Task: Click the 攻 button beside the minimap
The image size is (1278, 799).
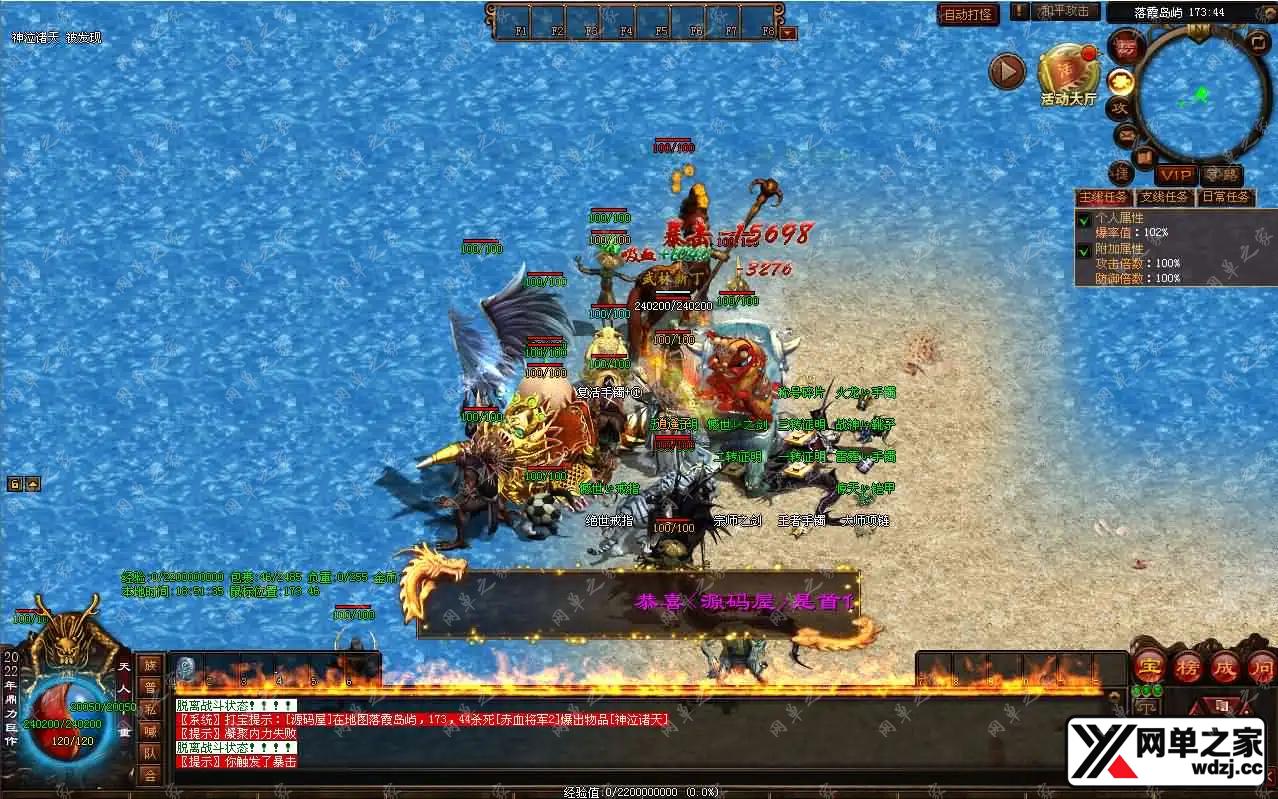Action: 1120,107
